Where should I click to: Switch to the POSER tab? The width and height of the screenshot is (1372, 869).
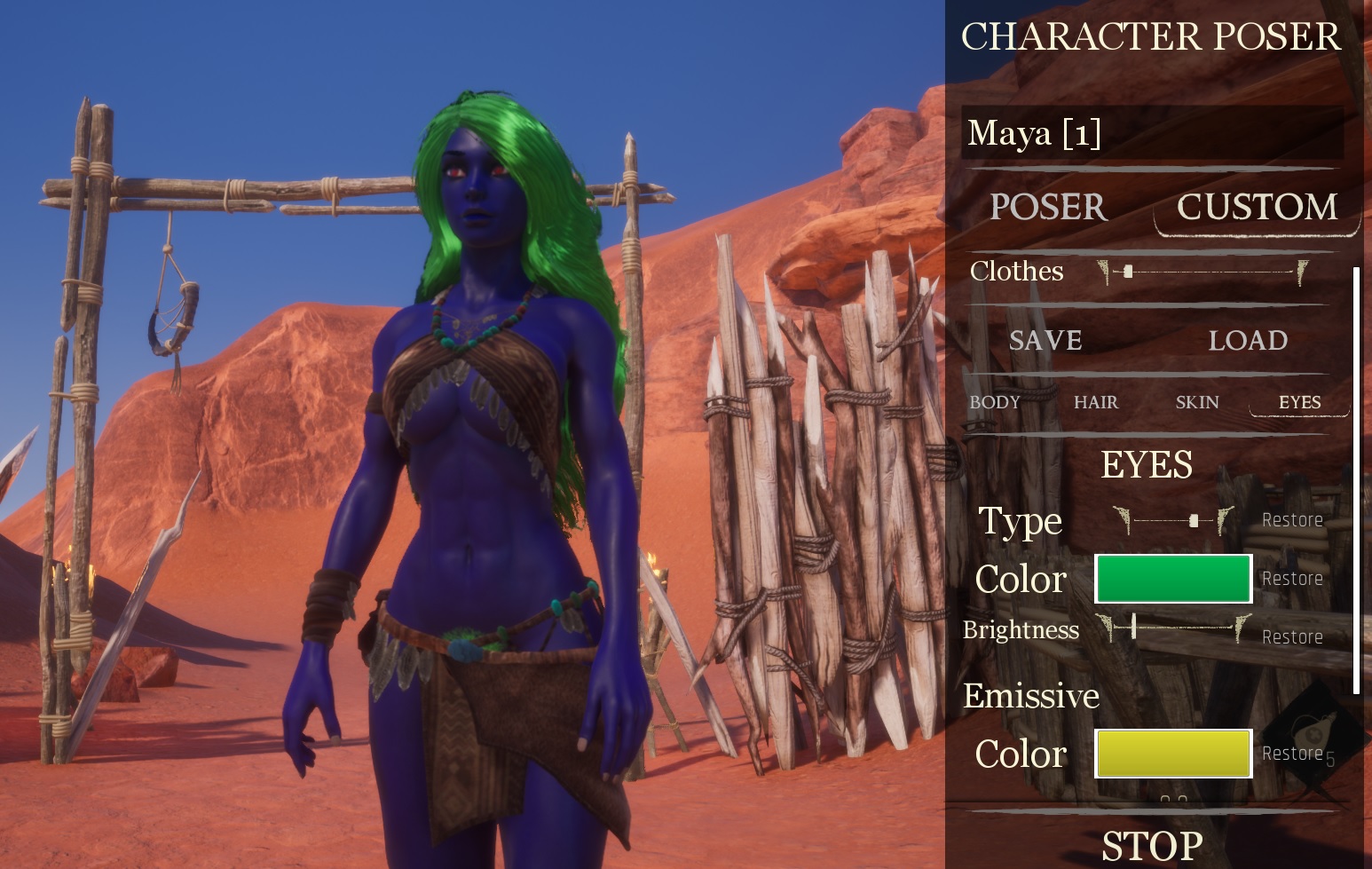[x=1048, y=207]
